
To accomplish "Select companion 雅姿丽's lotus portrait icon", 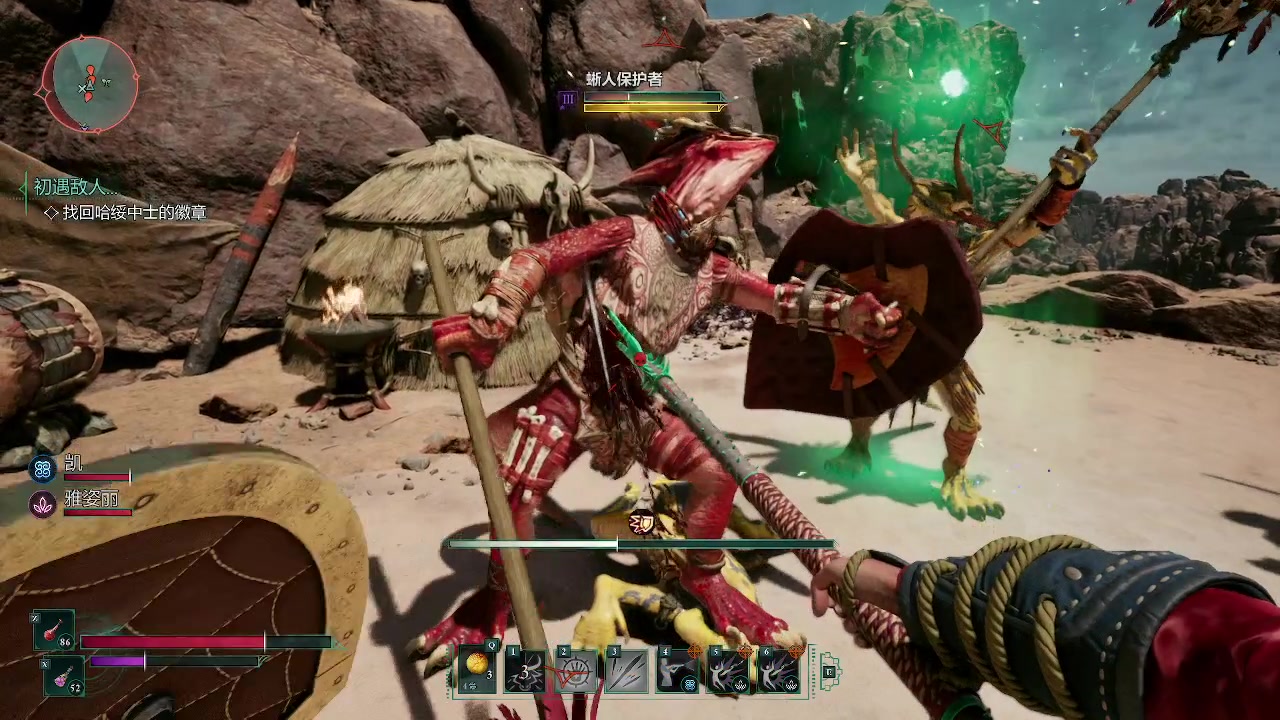I will [42, 504].
